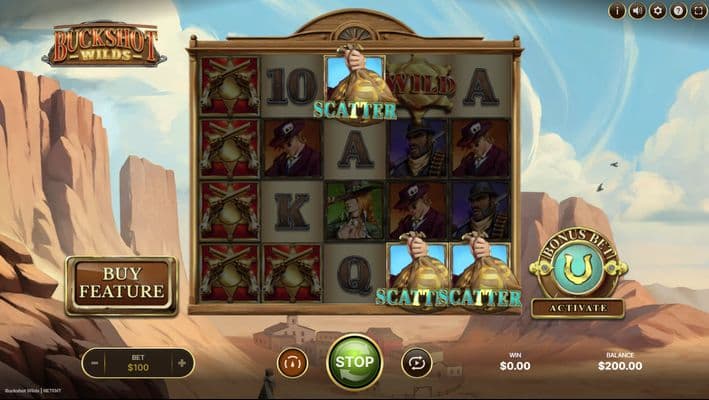Image resolution: width=709 pixels, height=400 pixels.
Task: Mute sound with the speaker icon
Action: (x=636, y=11)
